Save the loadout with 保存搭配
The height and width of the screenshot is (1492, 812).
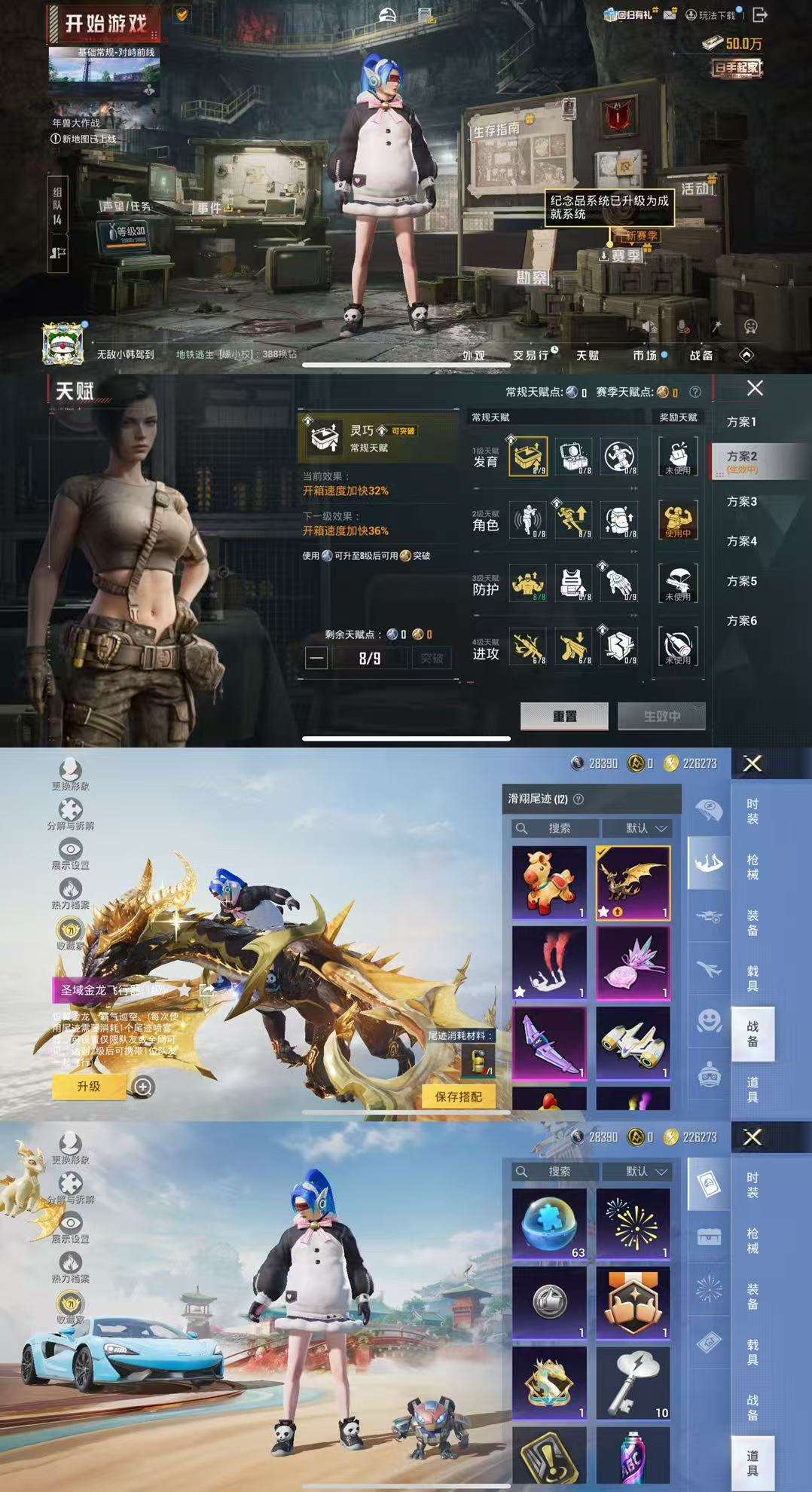[x=459, y=1096]
